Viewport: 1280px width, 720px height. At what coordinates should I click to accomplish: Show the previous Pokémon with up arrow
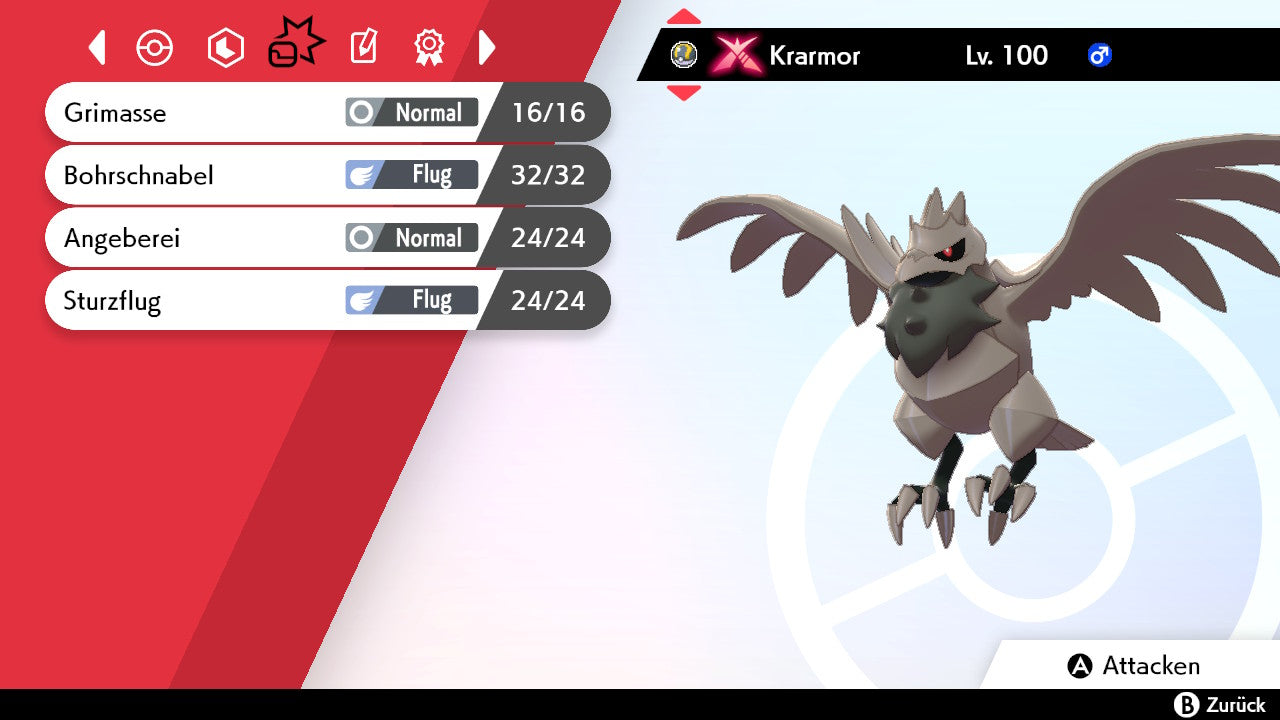[x=684, y=16]
